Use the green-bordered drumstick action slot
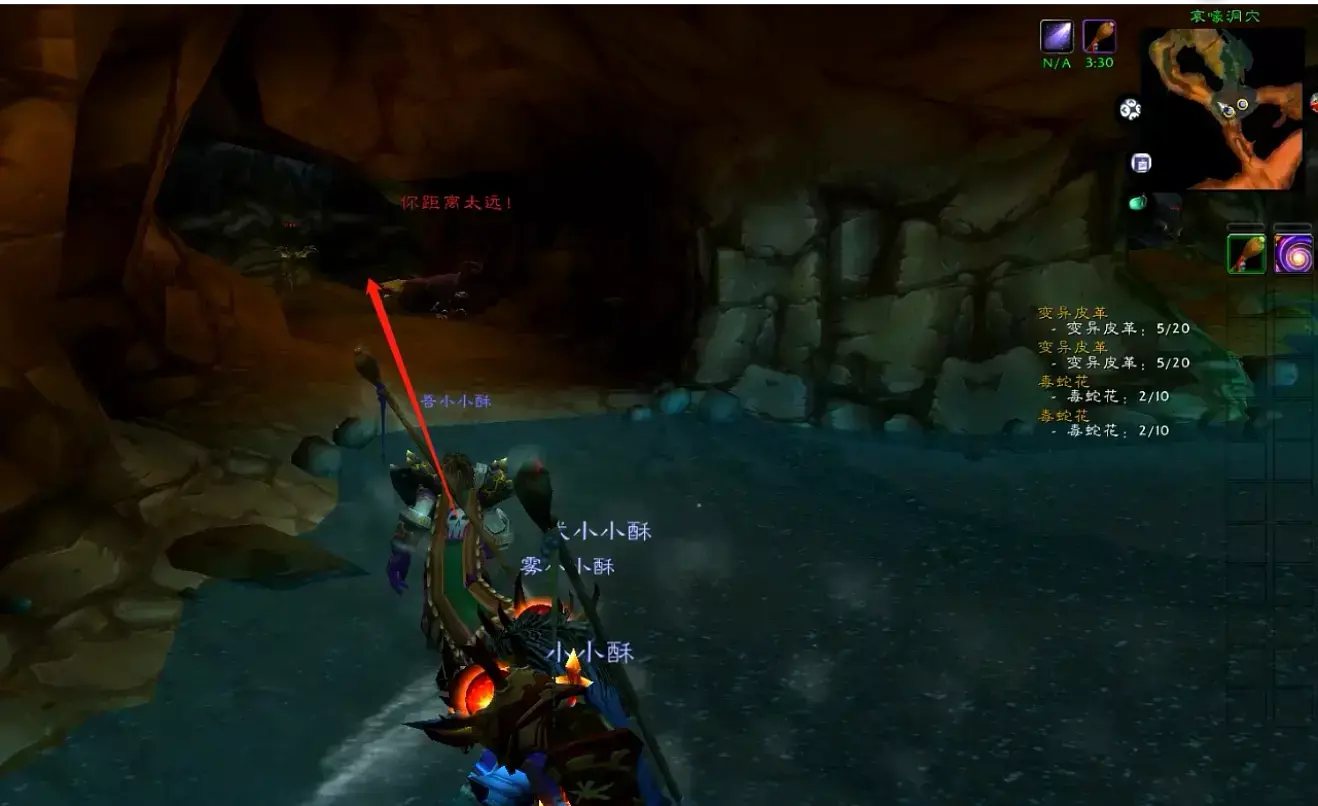This screenshot has height=806, width=1318. point(1247,253)
